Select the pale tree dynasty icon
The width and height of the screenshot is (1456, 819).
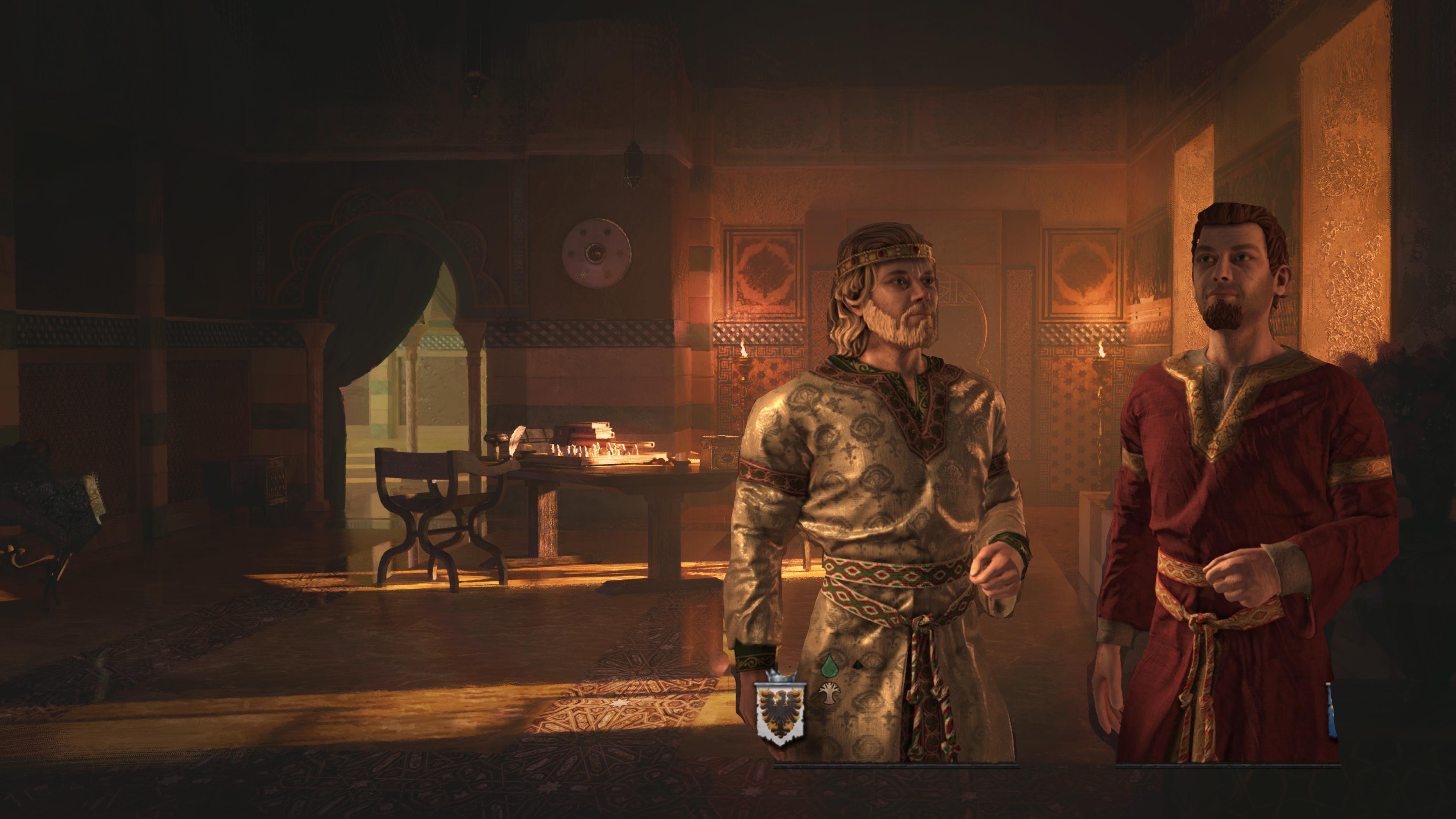pos(829,693)
